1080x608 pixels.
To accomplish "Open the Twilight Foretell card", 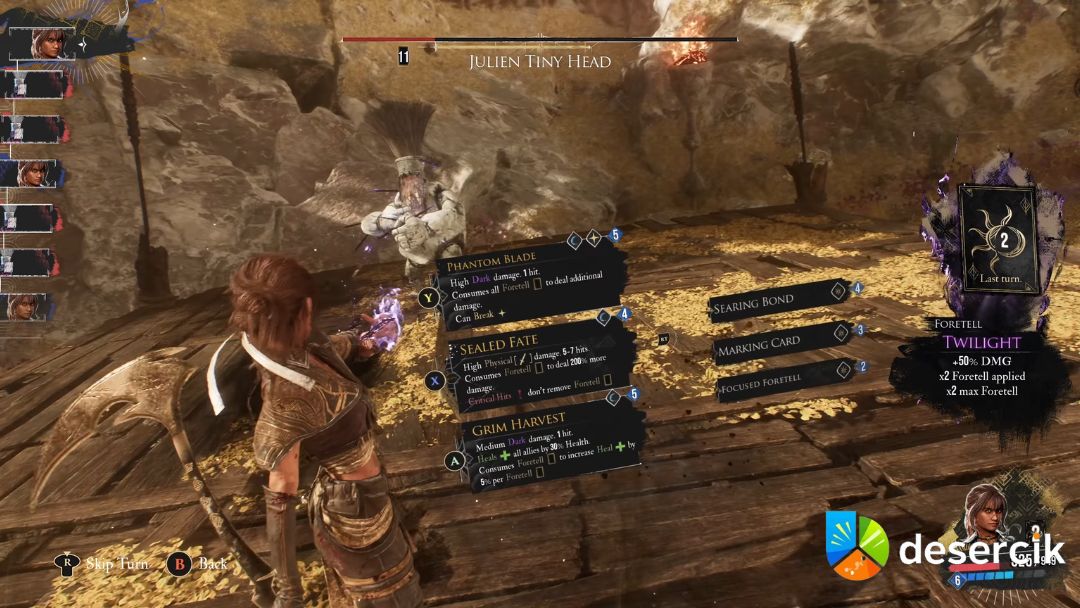I will click(x=997, y=238).
